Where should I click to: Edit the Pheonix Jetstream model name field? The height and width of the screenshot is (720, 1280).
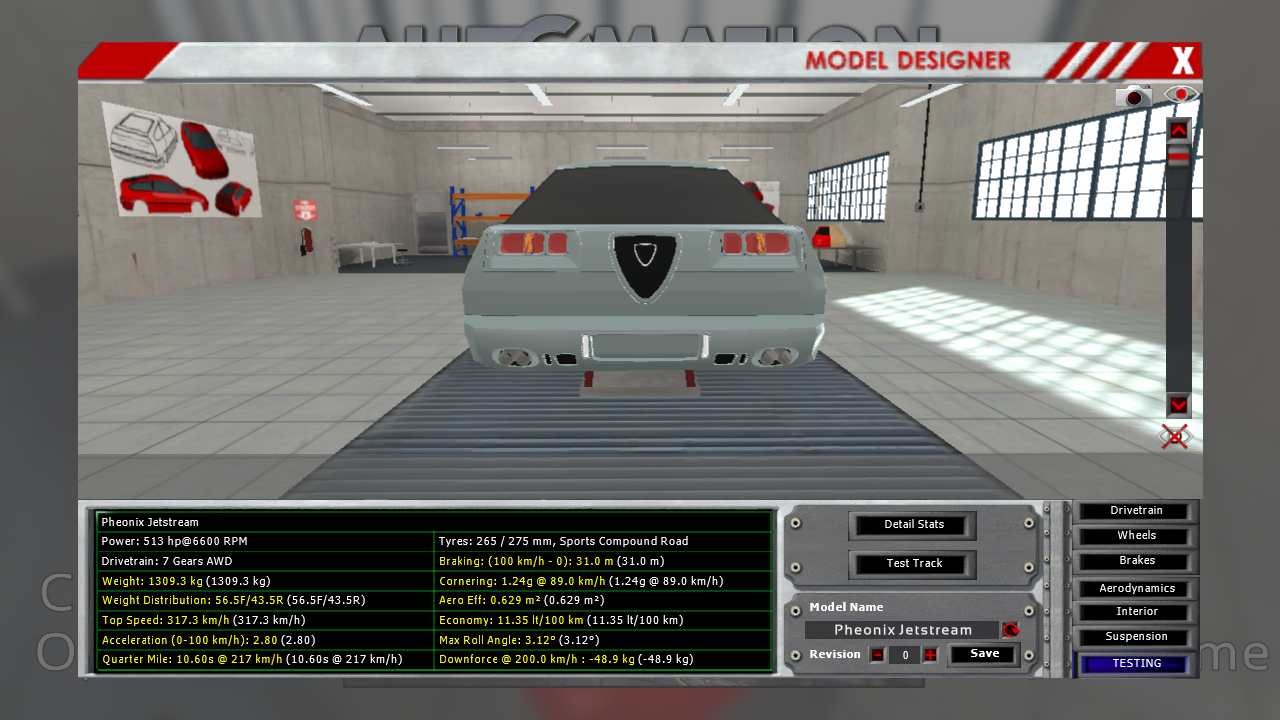click(x=902, y=630)
